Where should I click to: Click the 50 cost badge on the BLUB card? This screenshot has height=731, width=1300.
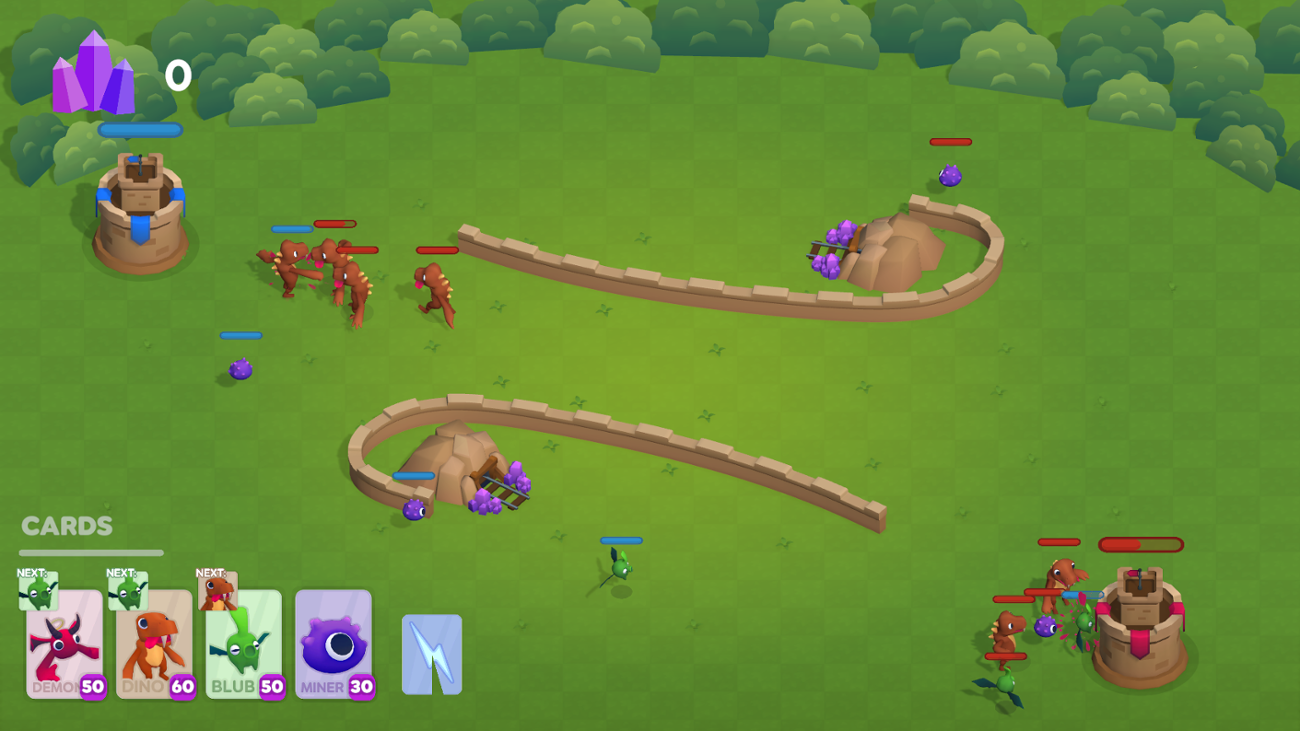(x=272, y=686)
